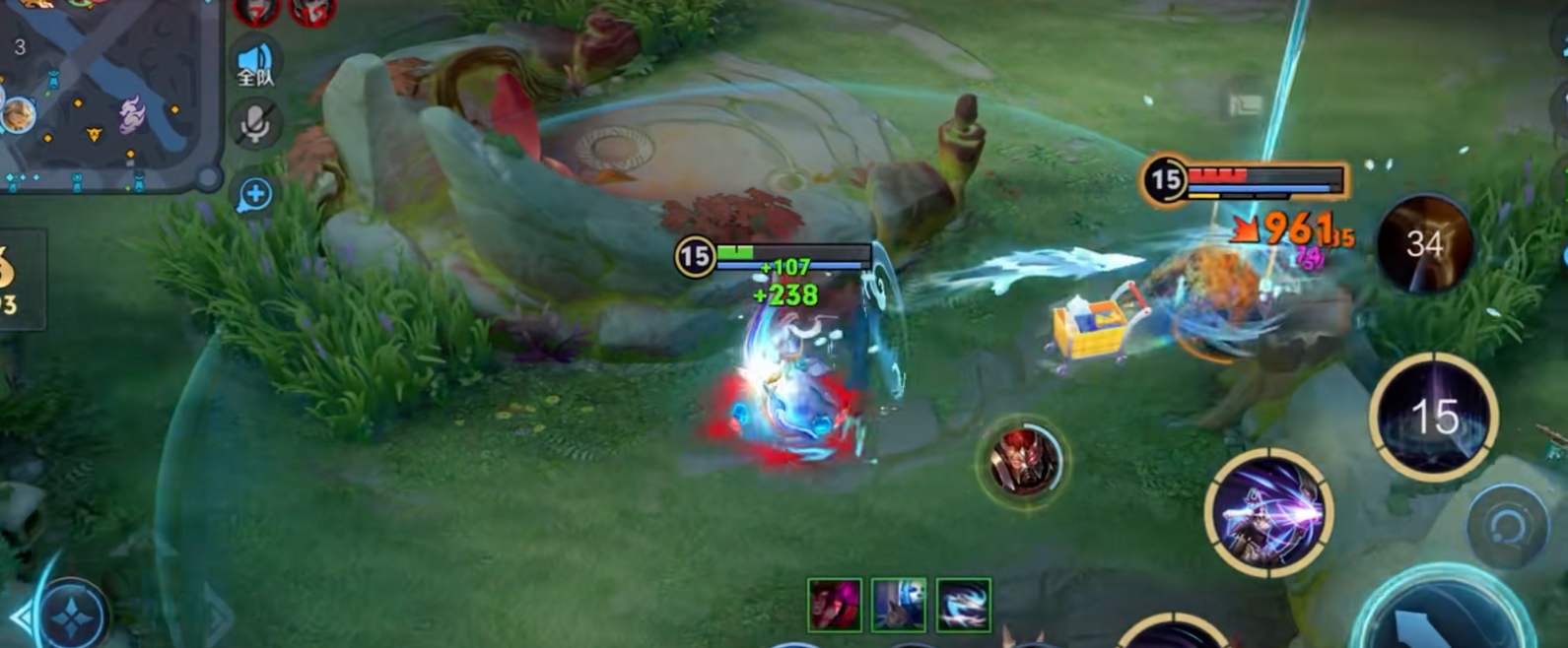Tap the skill showing 34 cooldown

[x=1424, y=243]
